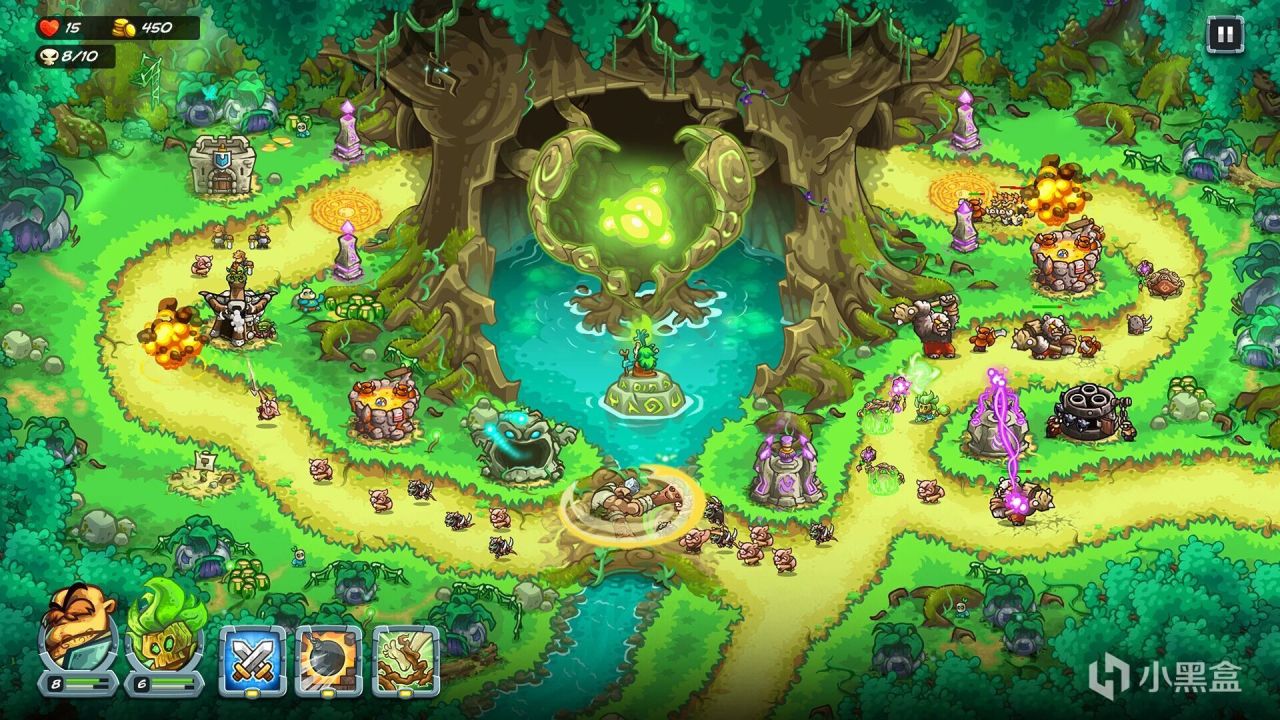Pause the game with the pause button
The image size is (1280, 720).
click(x=1223, y=36)
